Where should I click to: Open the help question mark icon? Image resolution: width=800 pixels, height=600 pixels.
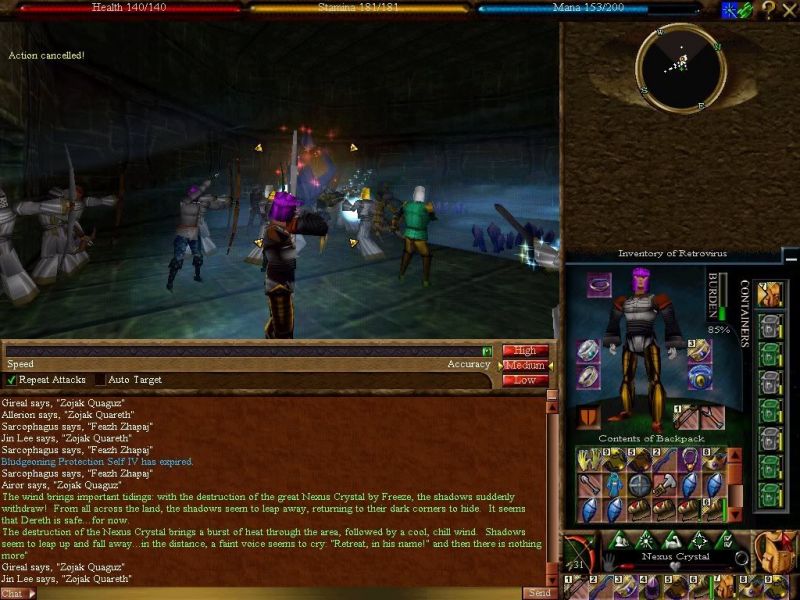768,10
